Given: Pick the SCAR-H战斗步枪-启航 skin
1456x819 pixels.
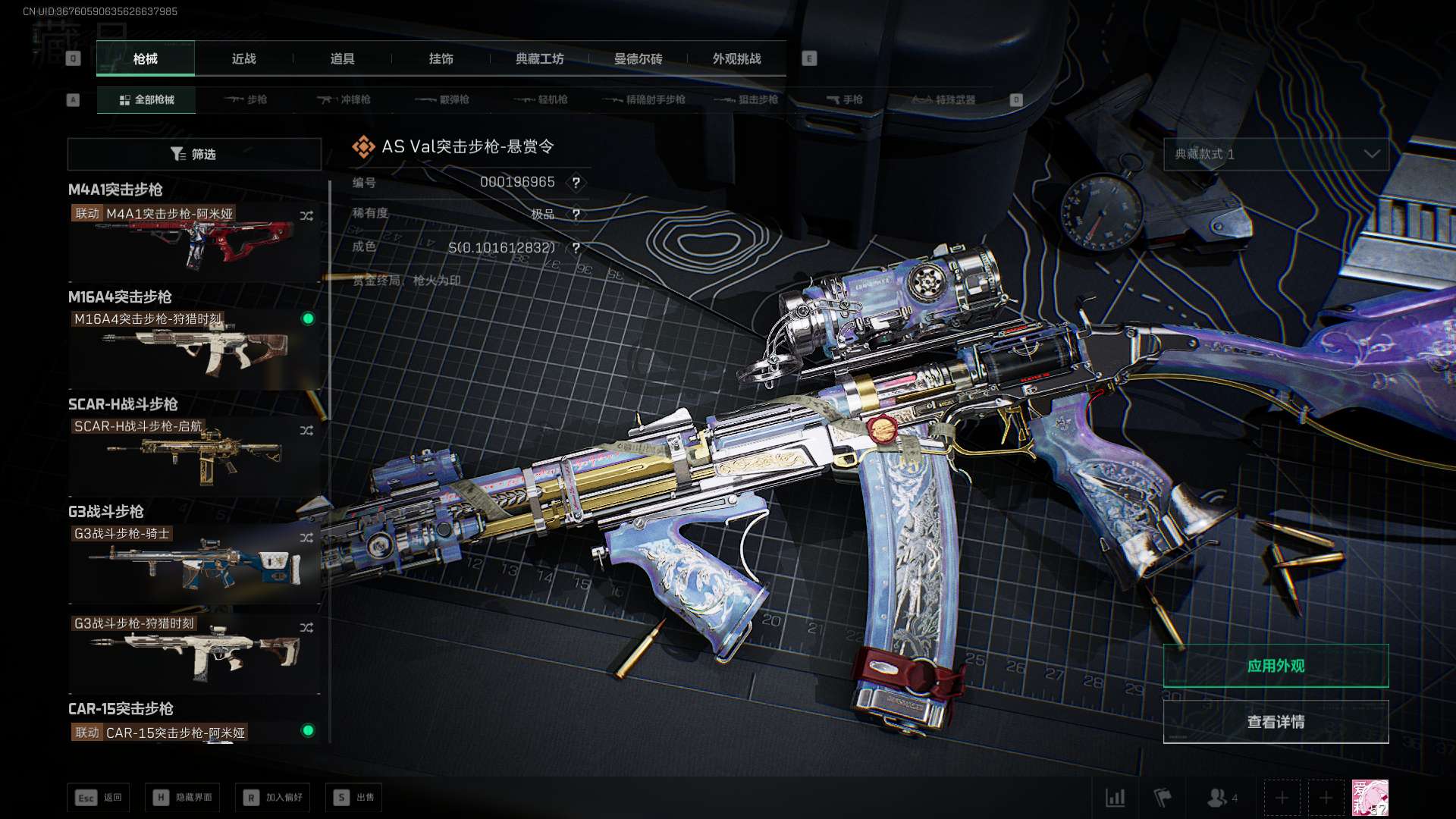Looking at the screenshot, I should coord(194,455).
